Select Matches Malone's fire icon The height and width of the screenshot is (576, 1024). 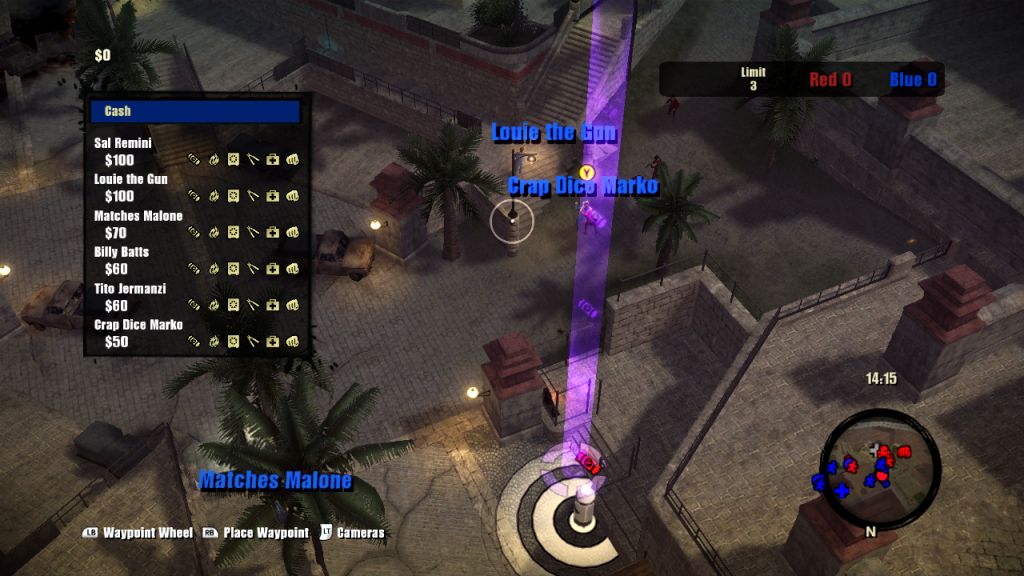(213, 232)
